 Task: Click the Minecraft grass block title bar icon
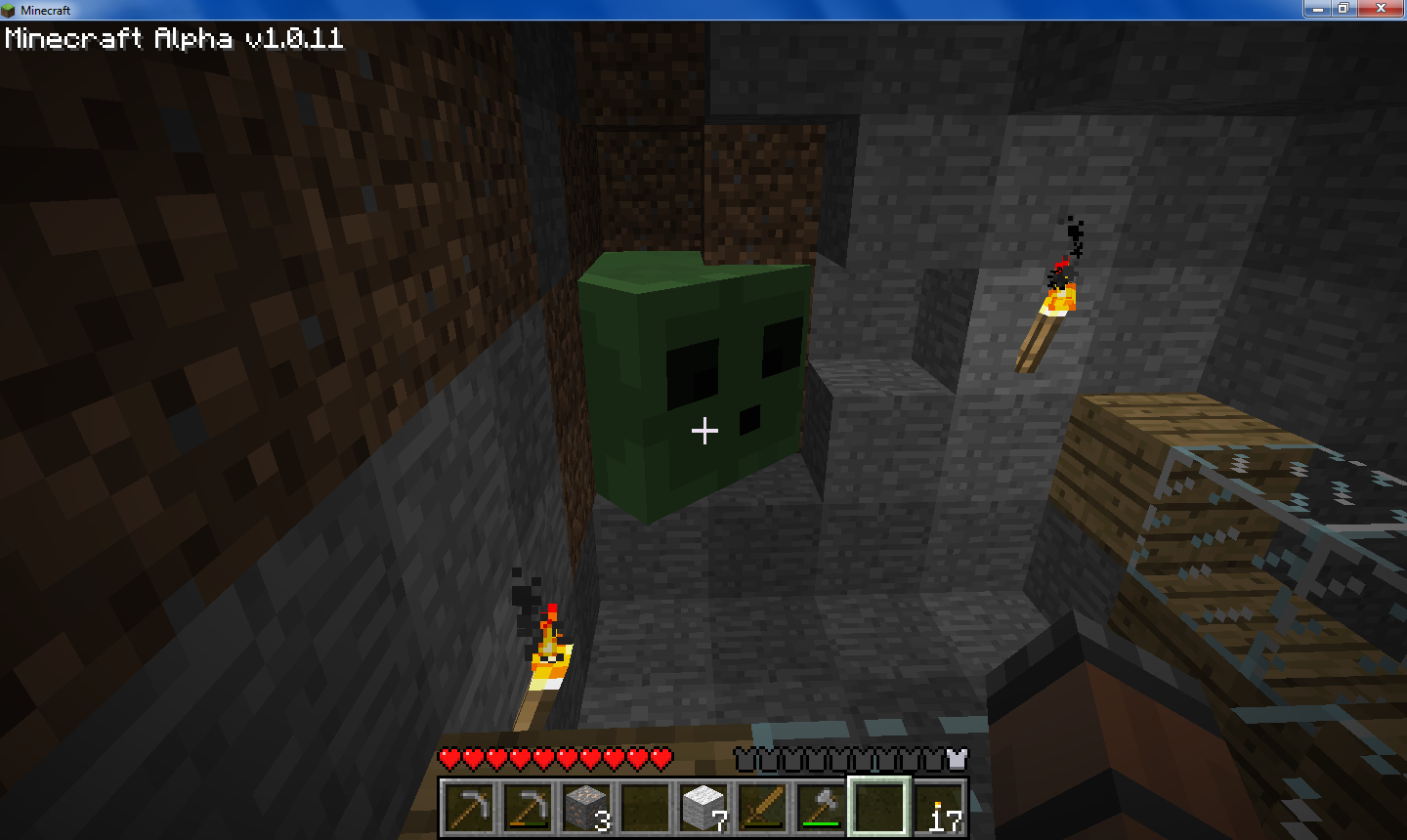(10, 9)
